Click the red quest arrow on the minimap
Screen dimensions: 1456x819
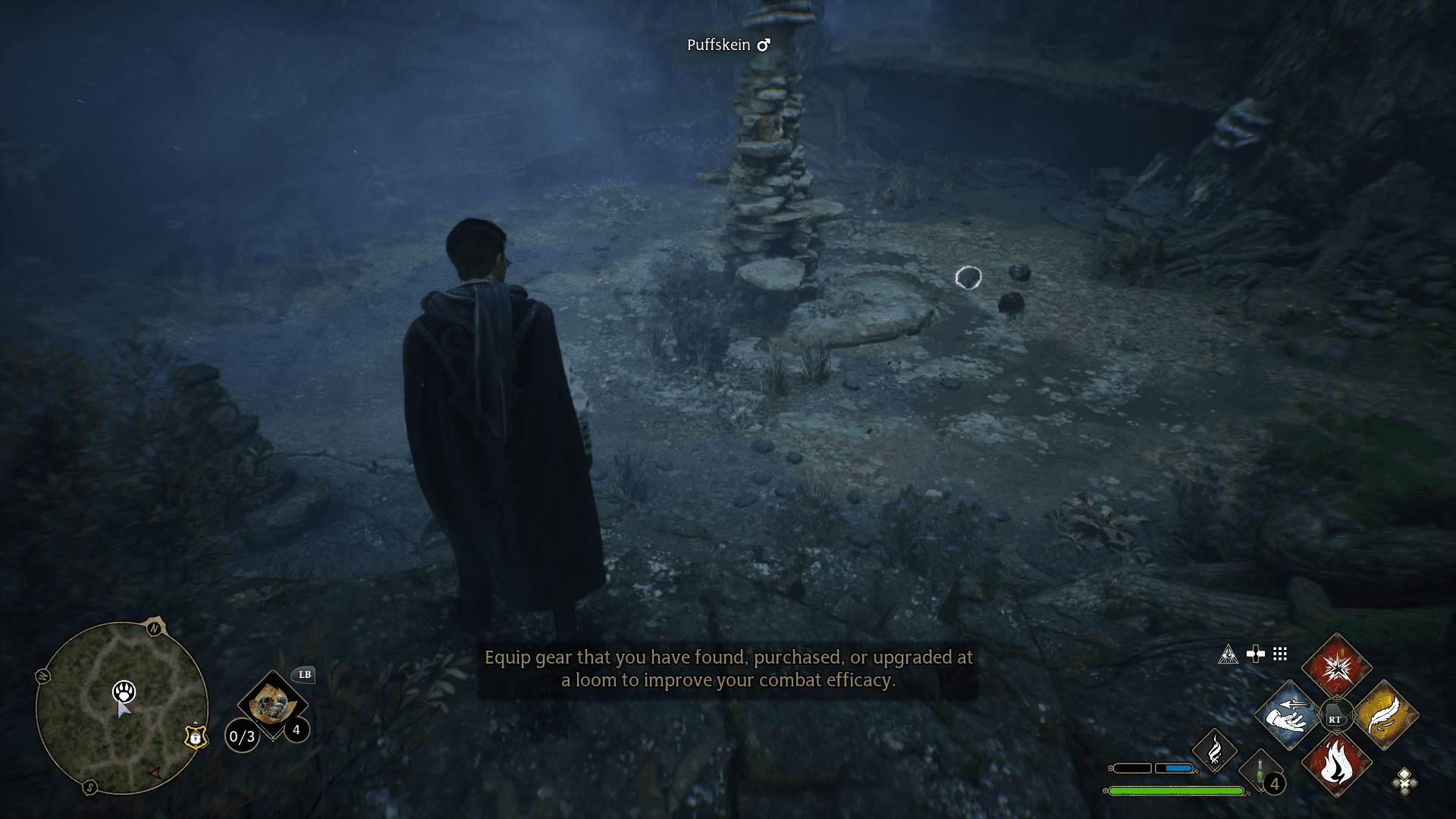point(155,773)
